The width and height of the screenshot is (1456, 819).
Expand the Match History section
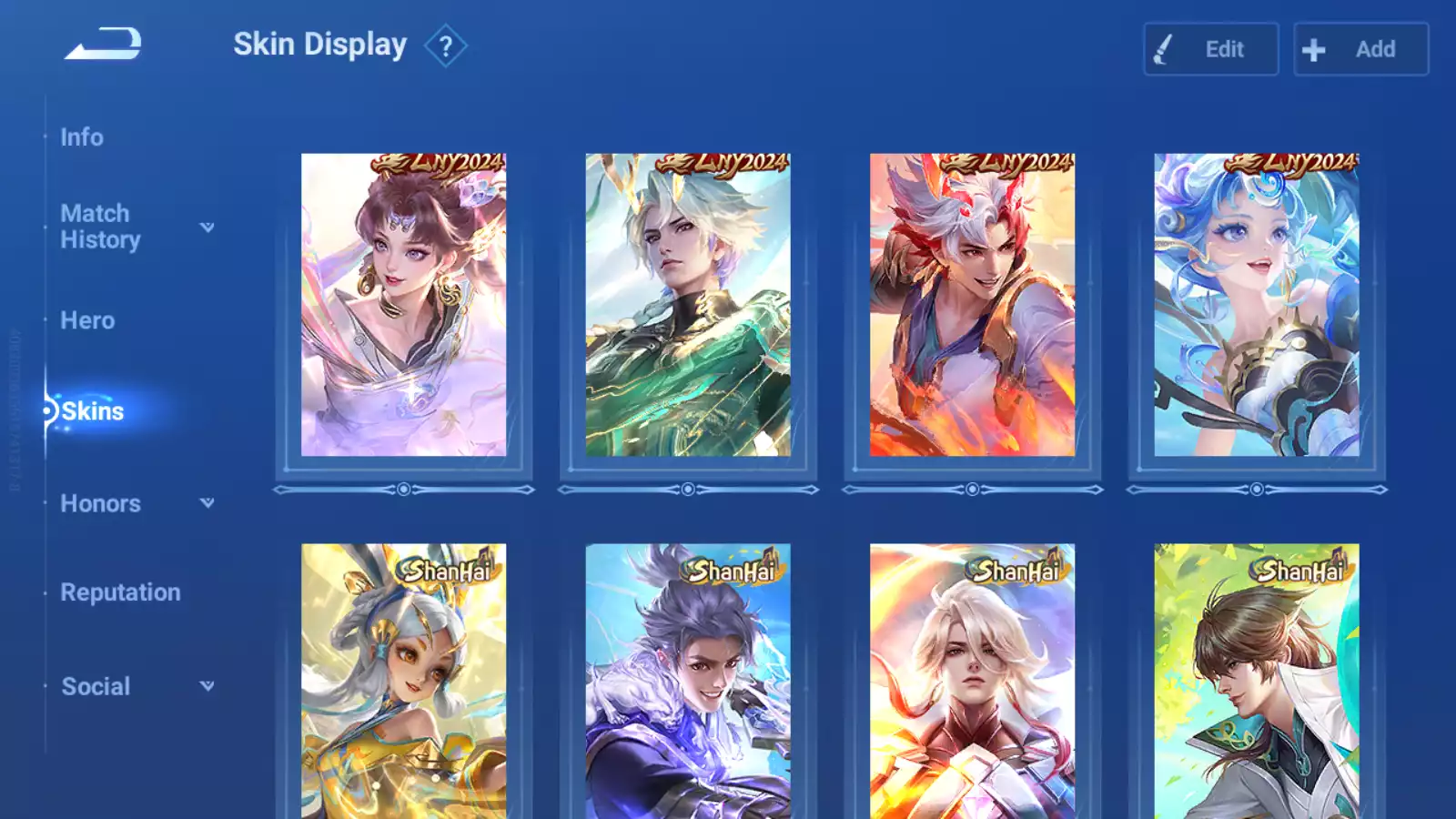tap(136, 227)
